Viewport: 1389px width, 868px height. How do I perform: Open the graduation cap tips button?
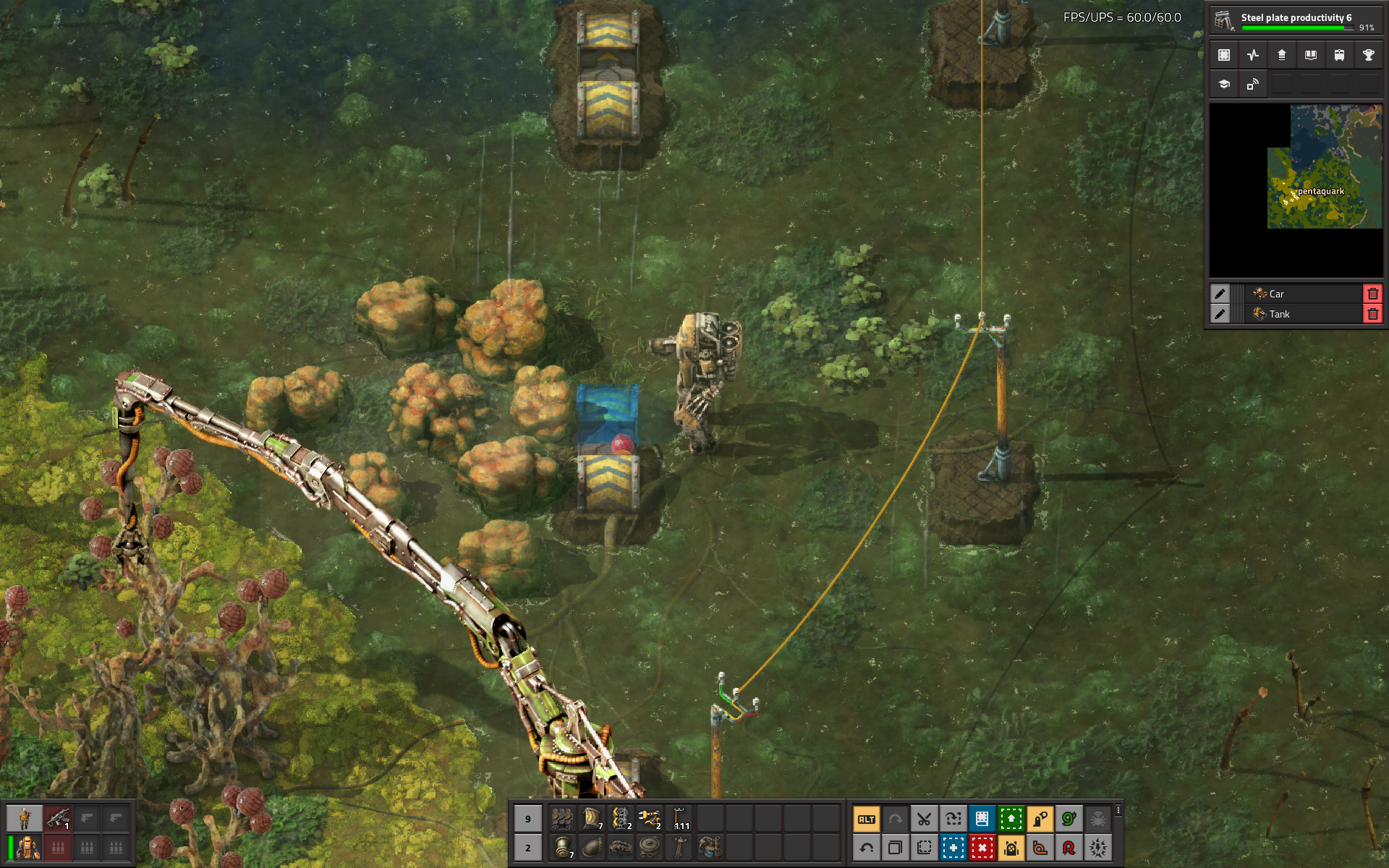1224,84
